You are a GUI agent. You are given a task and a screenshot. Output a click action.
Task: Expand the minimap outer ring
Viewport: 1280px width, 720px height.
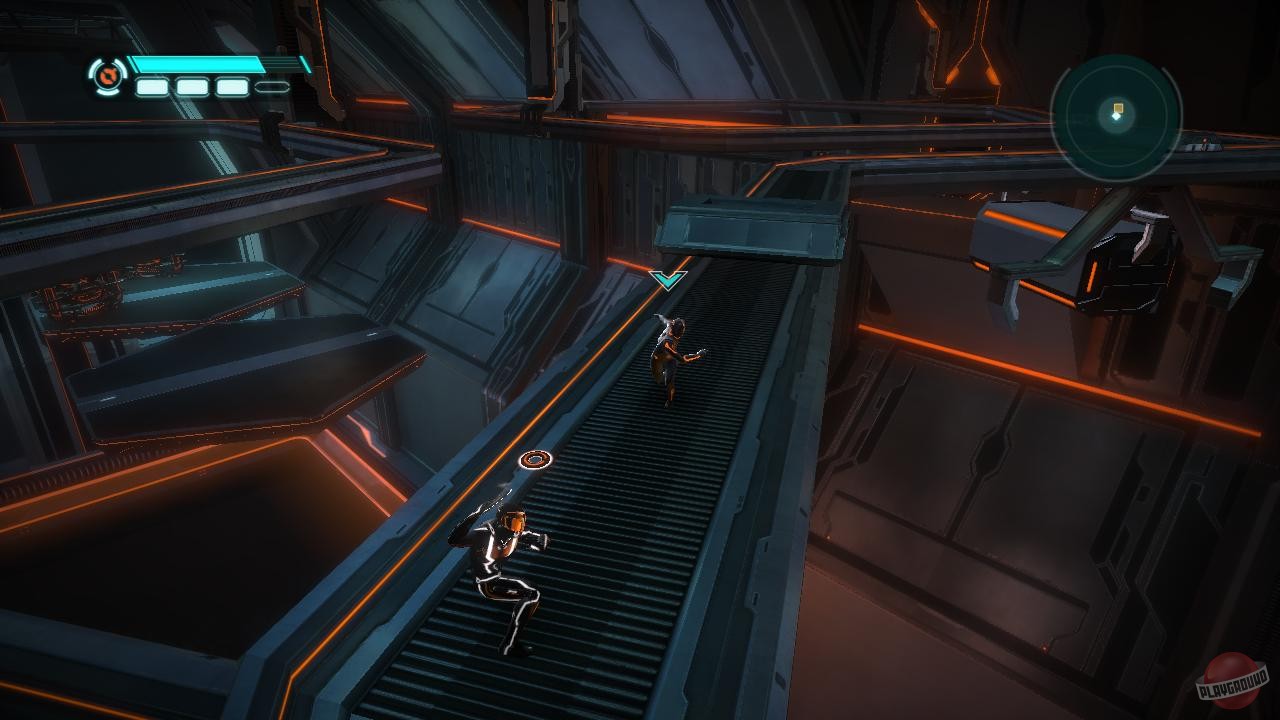[x=1118, y=62]
